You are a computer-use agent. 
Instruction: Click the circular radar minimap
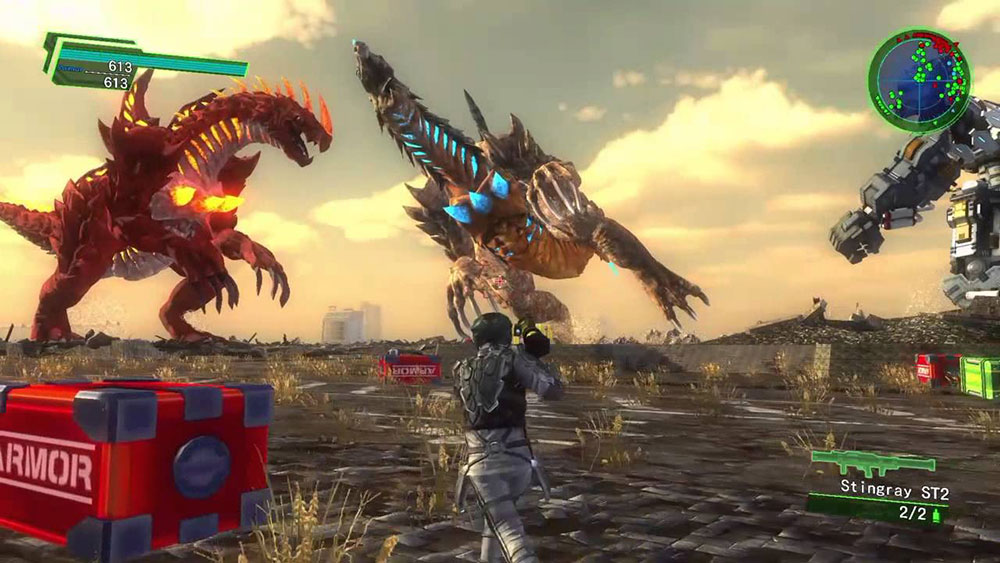[x=918, y=80]
